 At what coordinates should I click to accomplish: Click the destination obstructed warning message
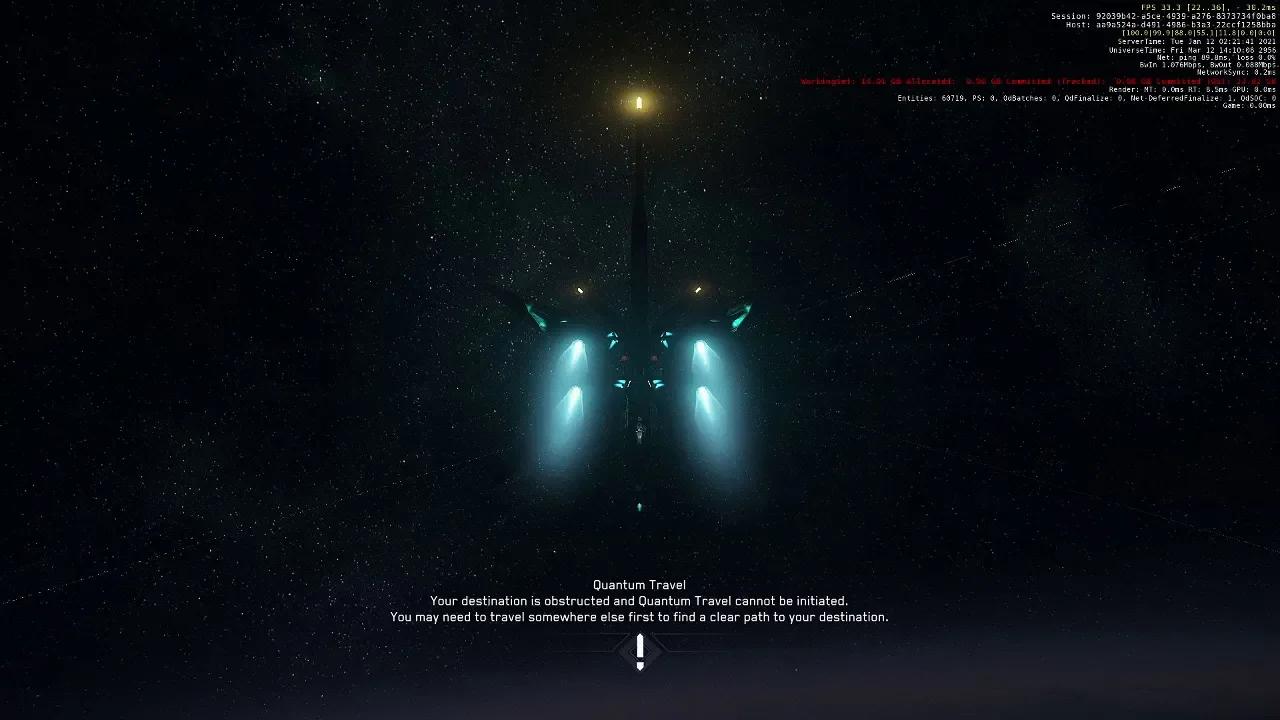638,600
